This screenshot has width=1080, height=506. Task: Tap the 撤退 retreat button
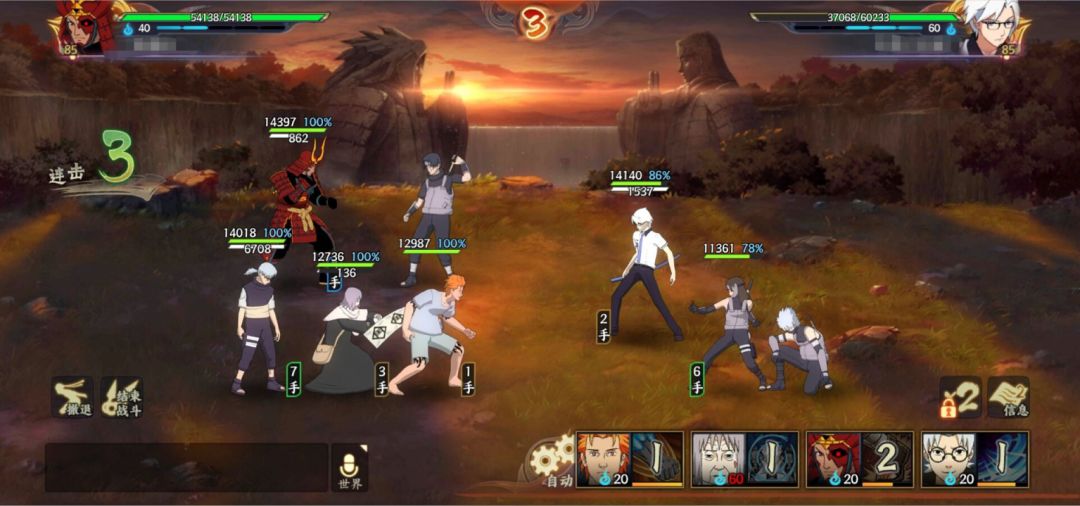tap(72, 397)
